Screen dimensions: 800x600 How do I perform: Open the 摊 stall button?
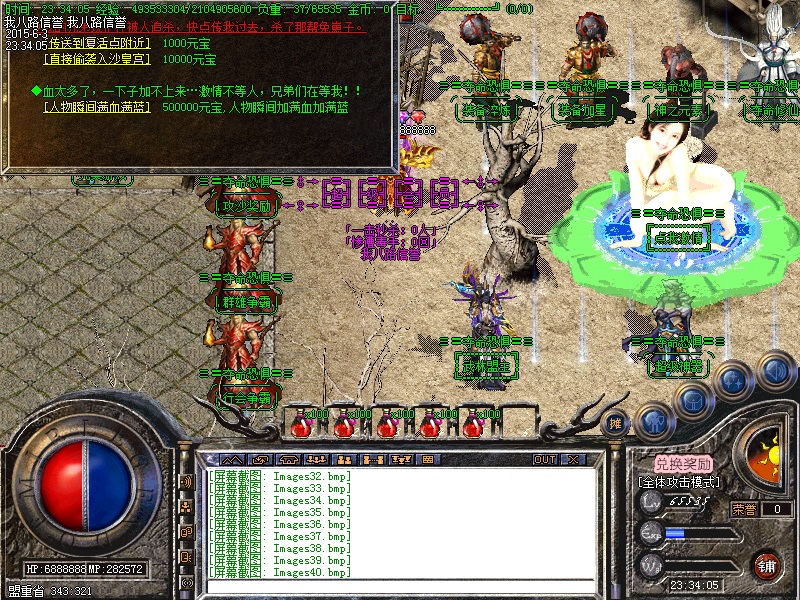click(617, 422)
